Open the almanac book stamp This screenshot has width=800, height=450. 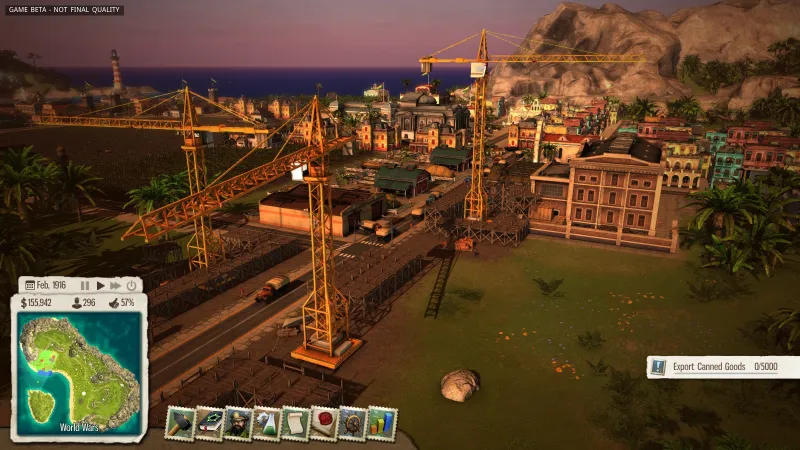[209, 423]
